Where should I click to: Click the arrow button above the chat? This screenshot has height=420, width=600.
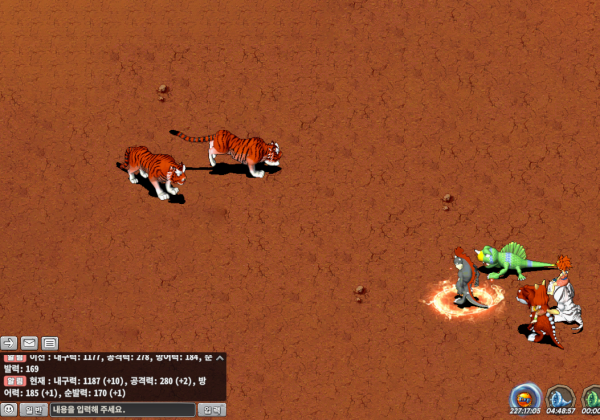point(10,343)
